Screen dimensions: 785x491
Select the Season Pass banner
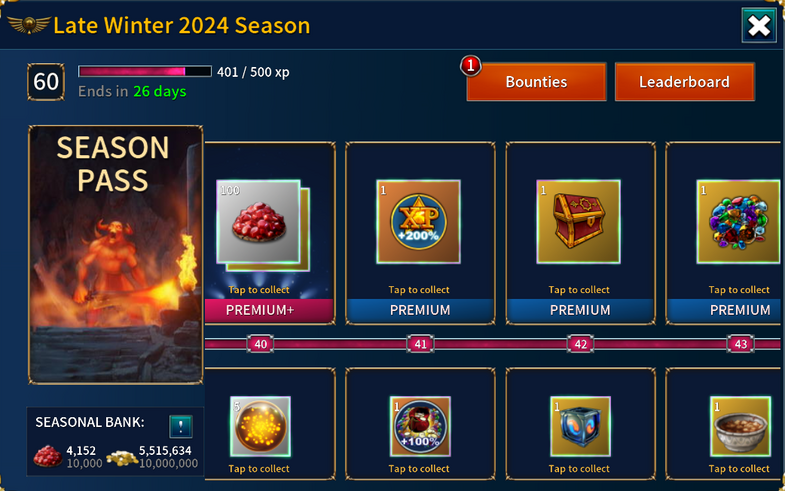(x=115, y=254)
